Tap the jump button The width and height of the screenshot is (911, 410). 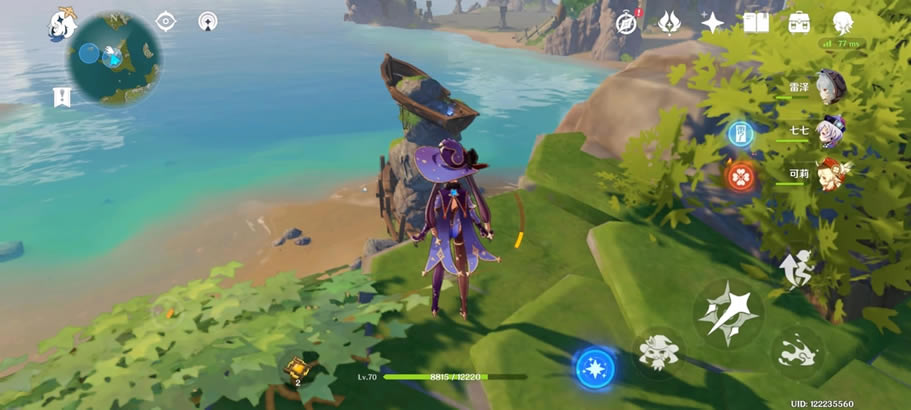[797, 268]
